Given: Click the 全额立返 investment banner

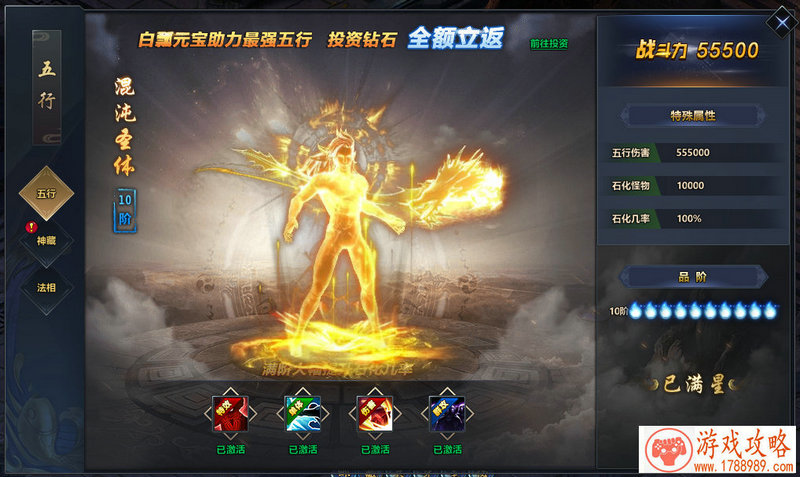Looking at the screenshot, I should click(x=455, y=39).
